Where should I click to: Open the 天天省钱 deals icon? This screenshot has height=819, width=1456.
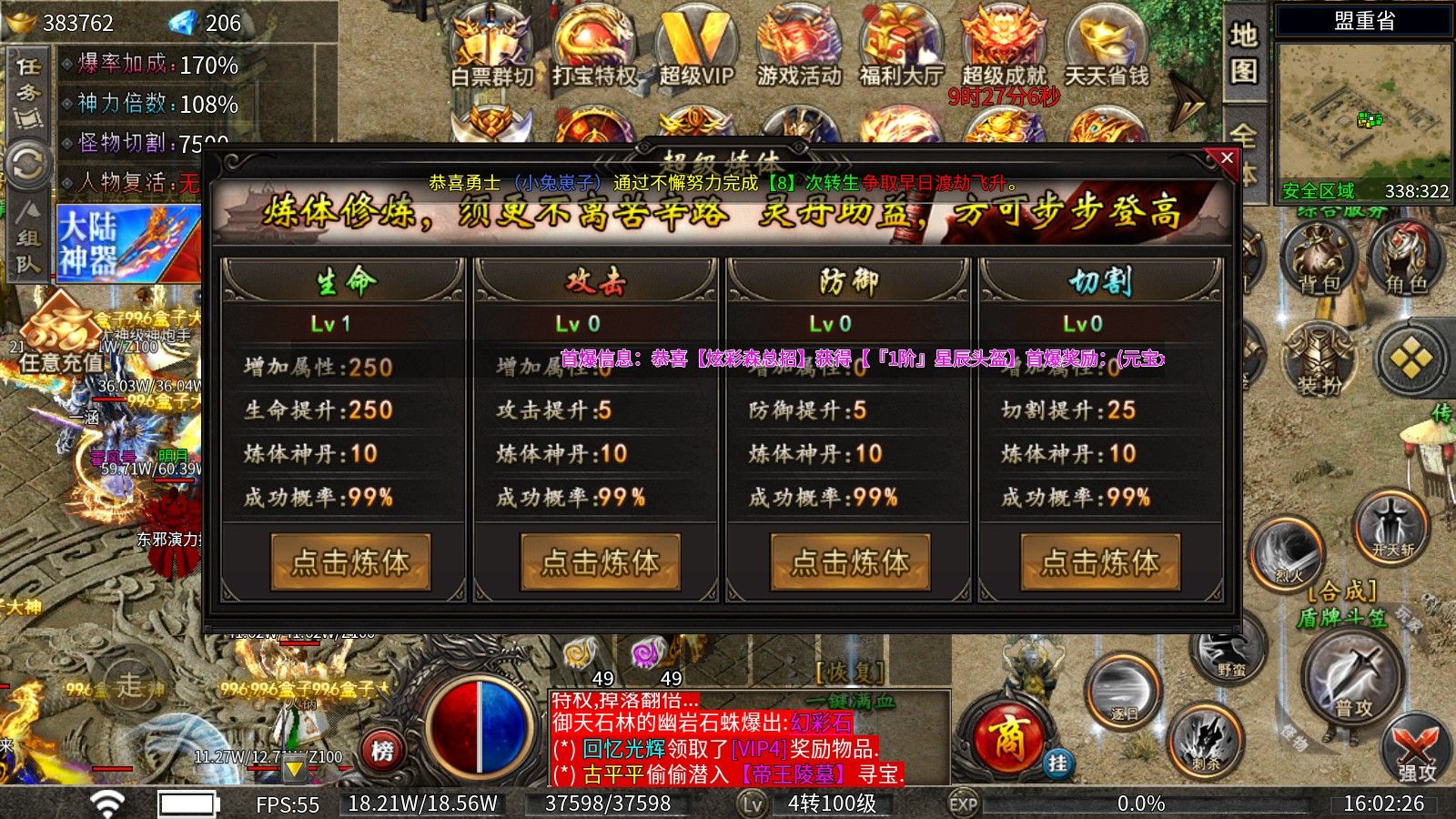1107,50
